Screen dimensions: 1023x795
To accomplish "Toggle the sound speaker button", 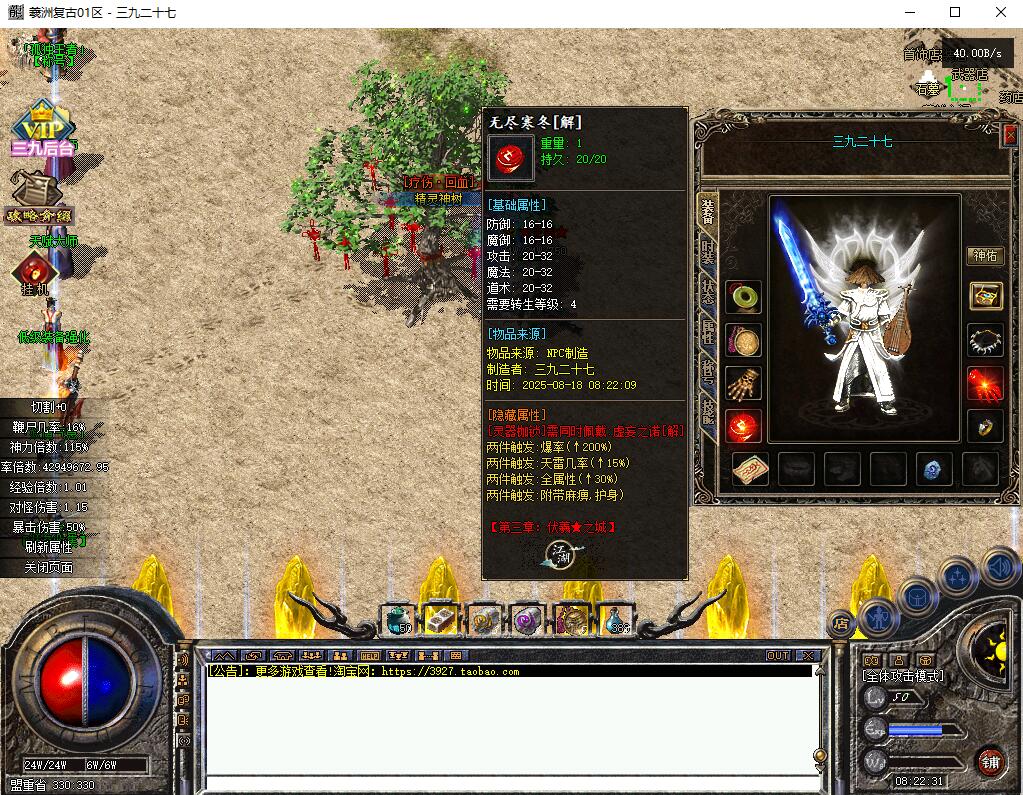I will [1000, 567].
